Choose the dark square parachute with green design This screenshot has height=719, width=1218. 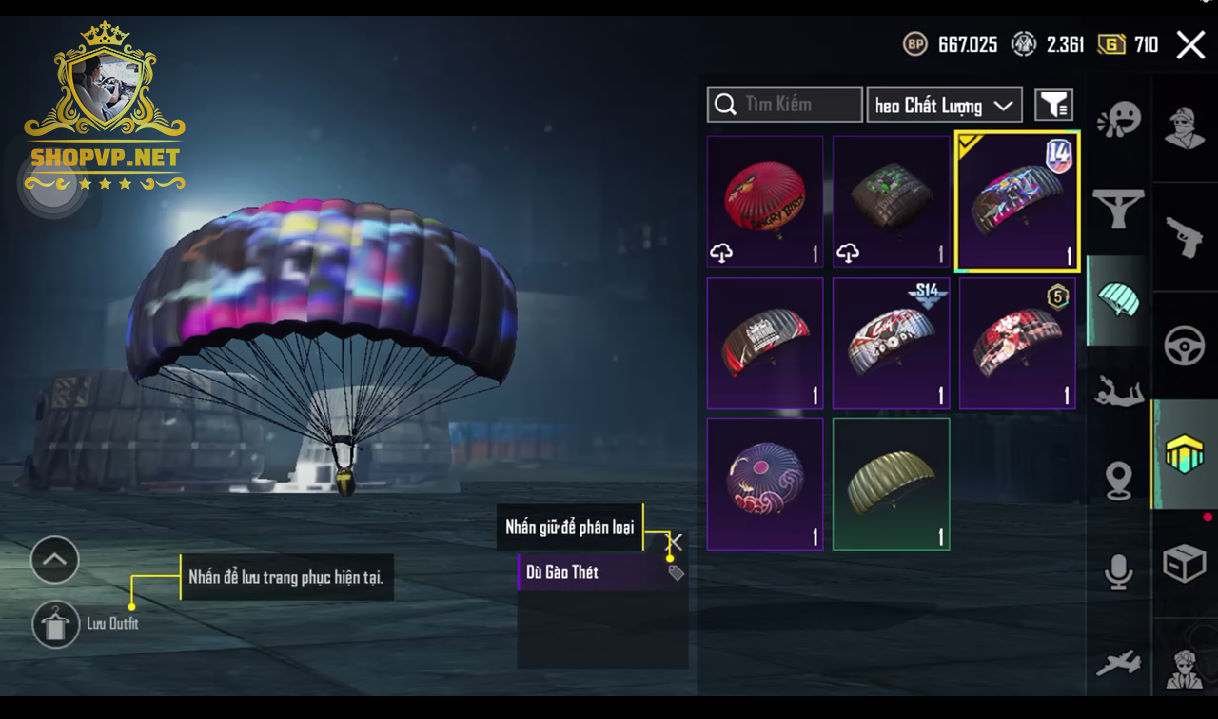891,202
